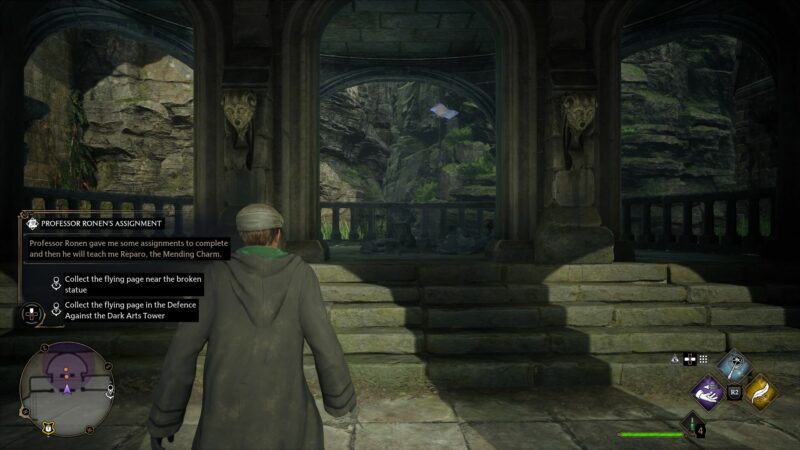800x450 pixels.
Task: Open the spell set grid icon
Action: [x=703, y=358]
